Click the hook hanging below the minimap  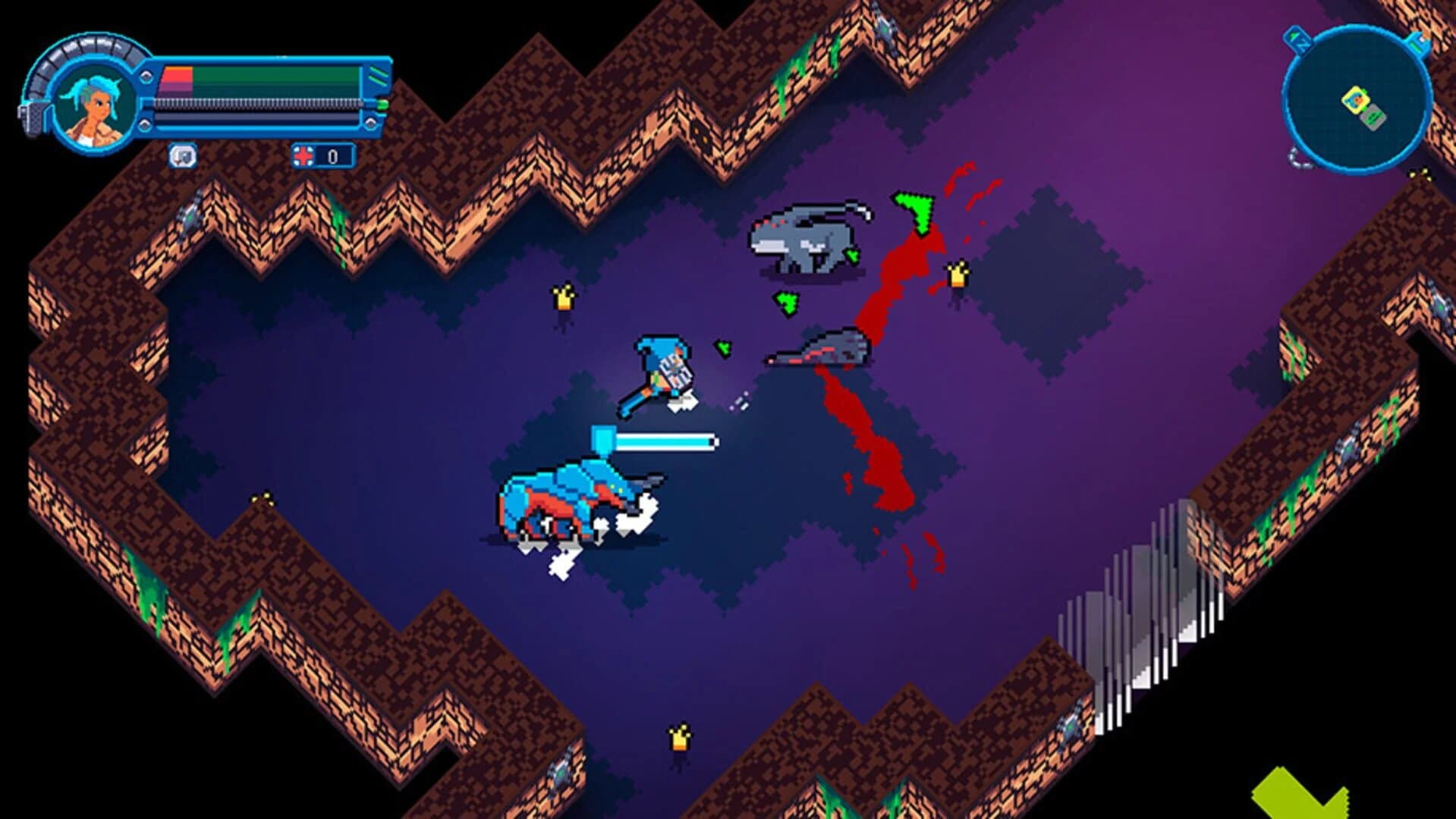(x=1298, y=158)
